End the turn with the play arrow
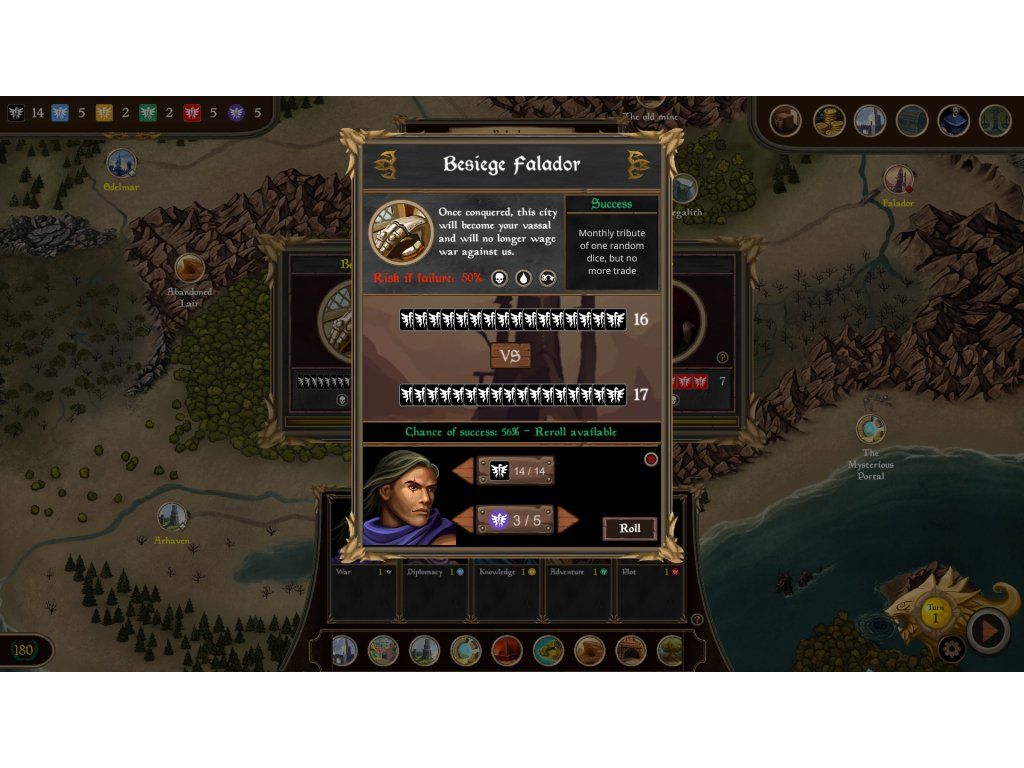Viewport: 1024px width, 768px height. tap(988, 631)
